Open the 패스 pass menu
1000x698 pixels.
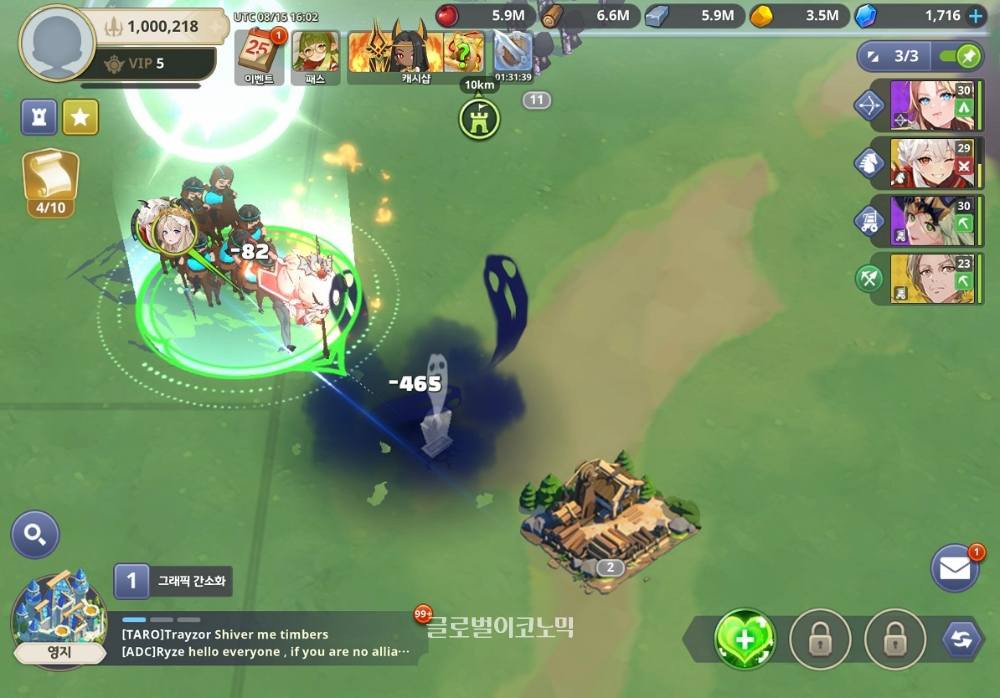[x=315, y=54]
